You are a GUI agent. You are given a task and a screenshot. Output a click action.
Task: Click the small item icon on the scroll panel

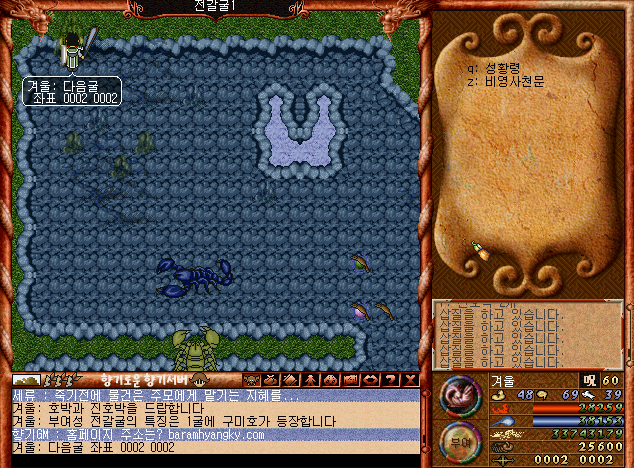483,250
